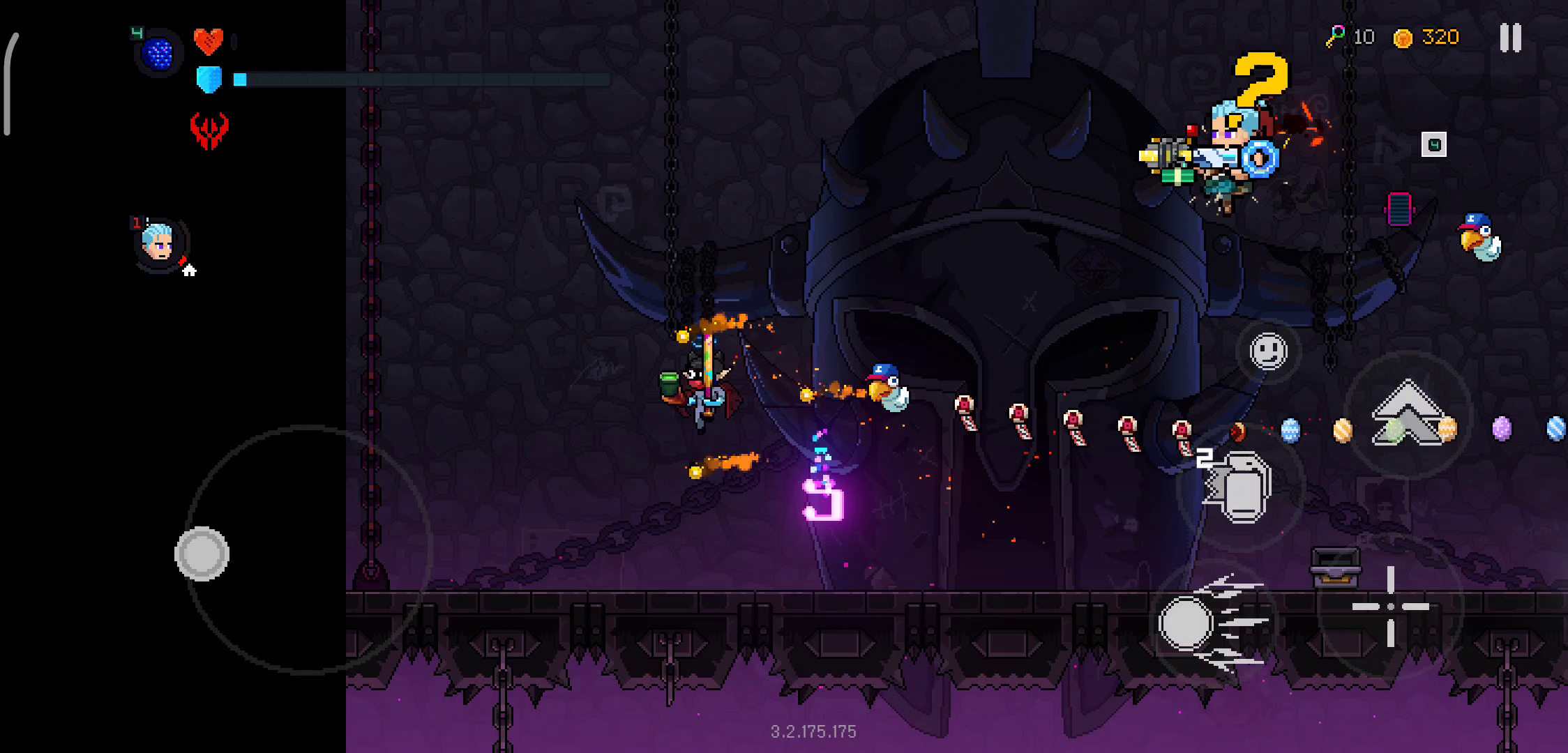Open the smiley face emote button
Viewport: 1568px width, 753px height.
1268,351
